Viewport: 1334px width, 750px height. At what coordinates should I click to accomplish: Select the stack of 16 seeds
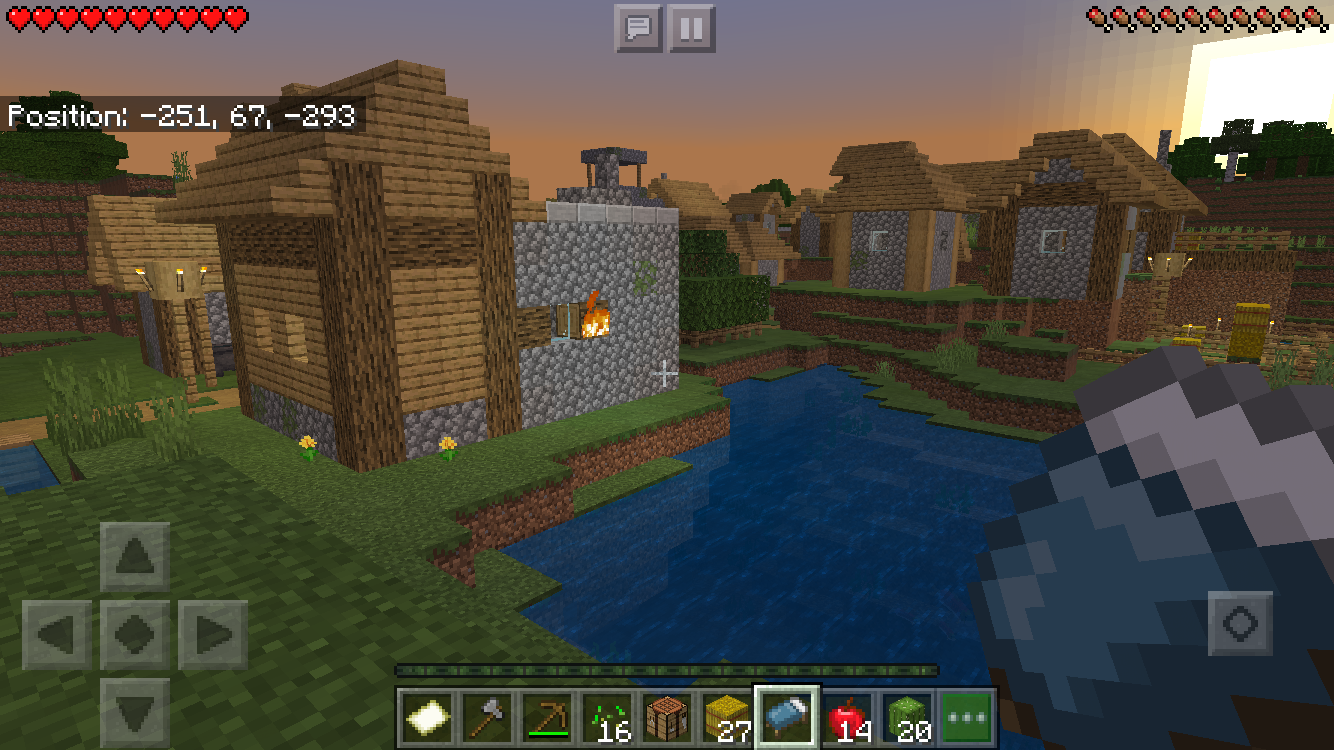tap(607, 717)
